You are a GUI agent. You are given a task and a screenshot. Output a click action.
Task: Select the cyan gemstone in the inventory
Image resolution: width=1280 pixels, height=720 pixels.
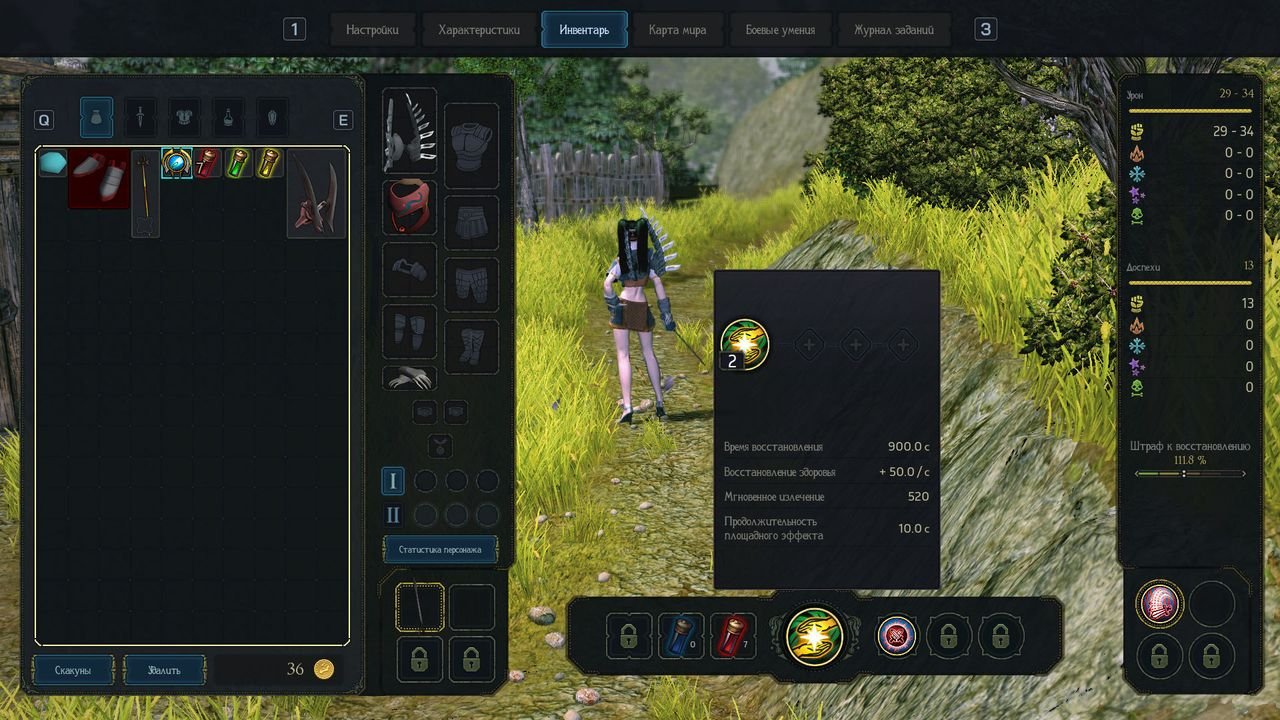[x=52, y=163]
